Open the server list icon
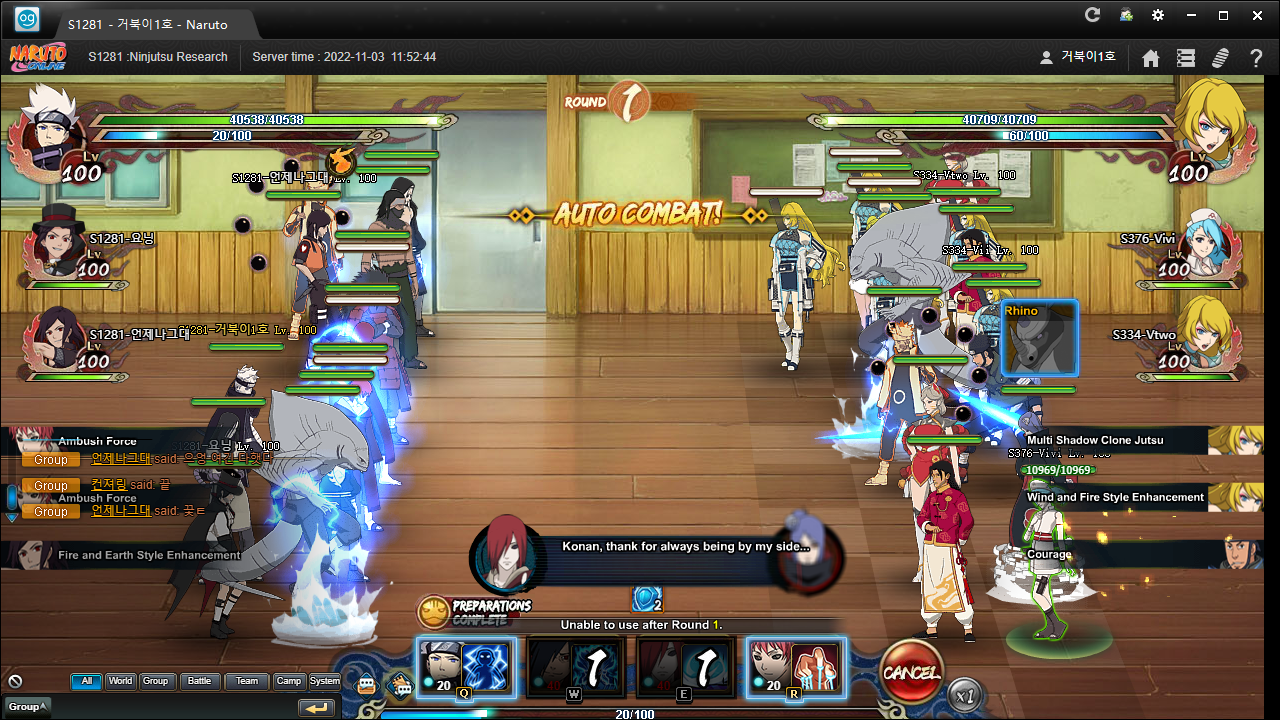Image resolution: width=1280 pixels, height=720 pixels. click(1186, 58)
